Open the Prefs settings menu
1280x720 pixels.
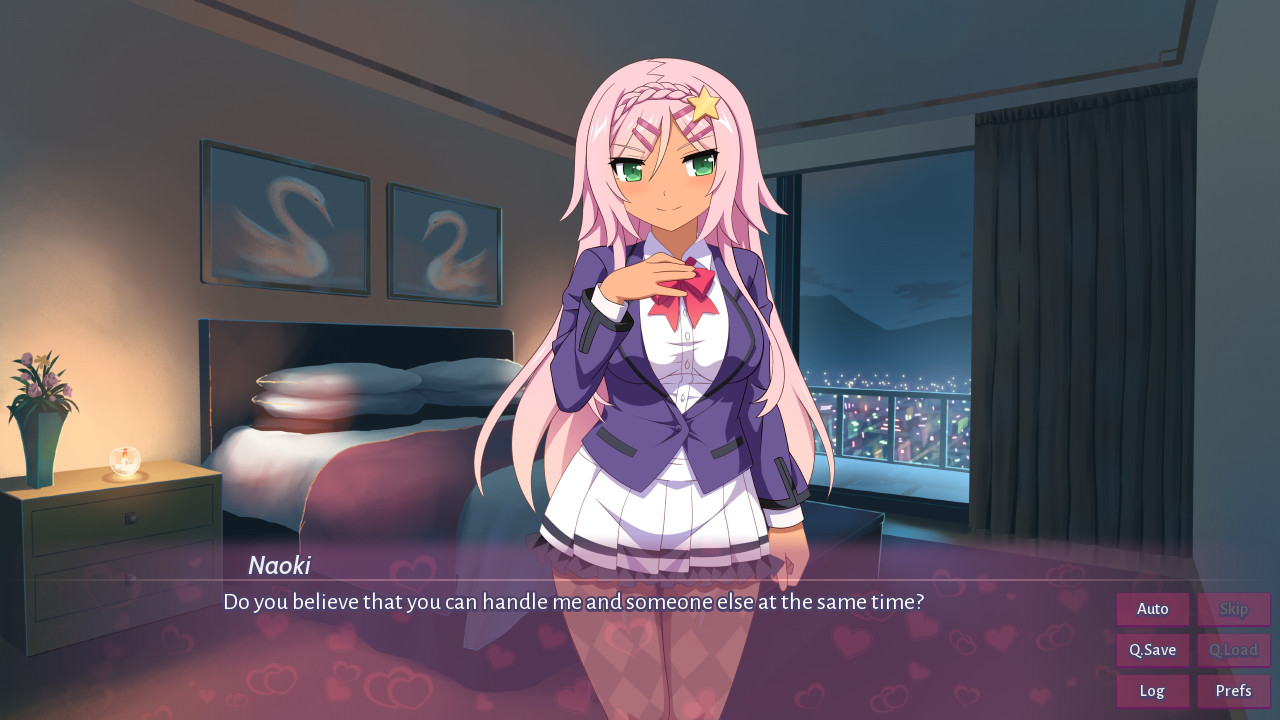[1233, 690]
